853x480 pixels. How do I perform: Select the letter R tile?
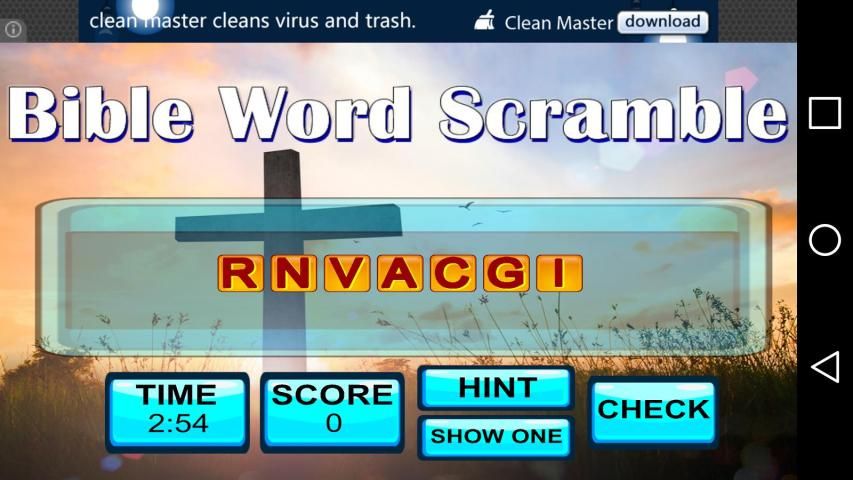(240, 273)
